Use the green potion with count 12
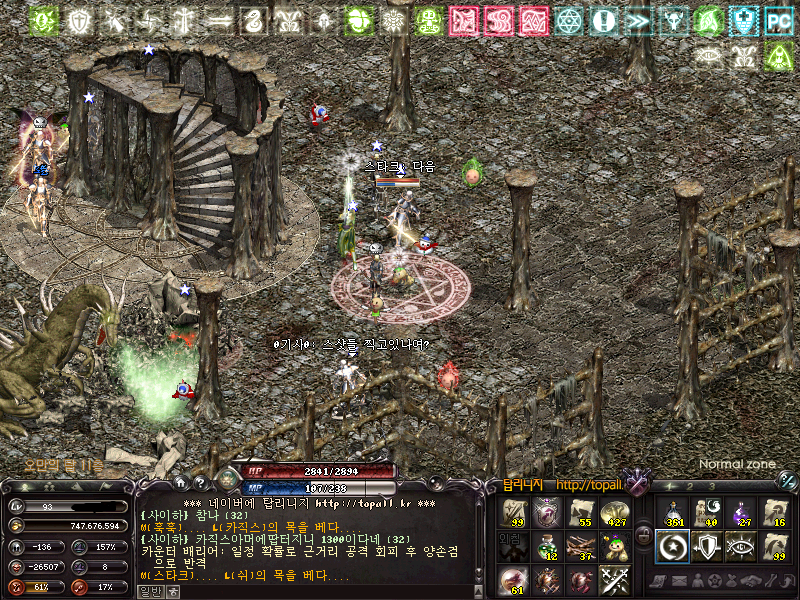 pos(546,547)
